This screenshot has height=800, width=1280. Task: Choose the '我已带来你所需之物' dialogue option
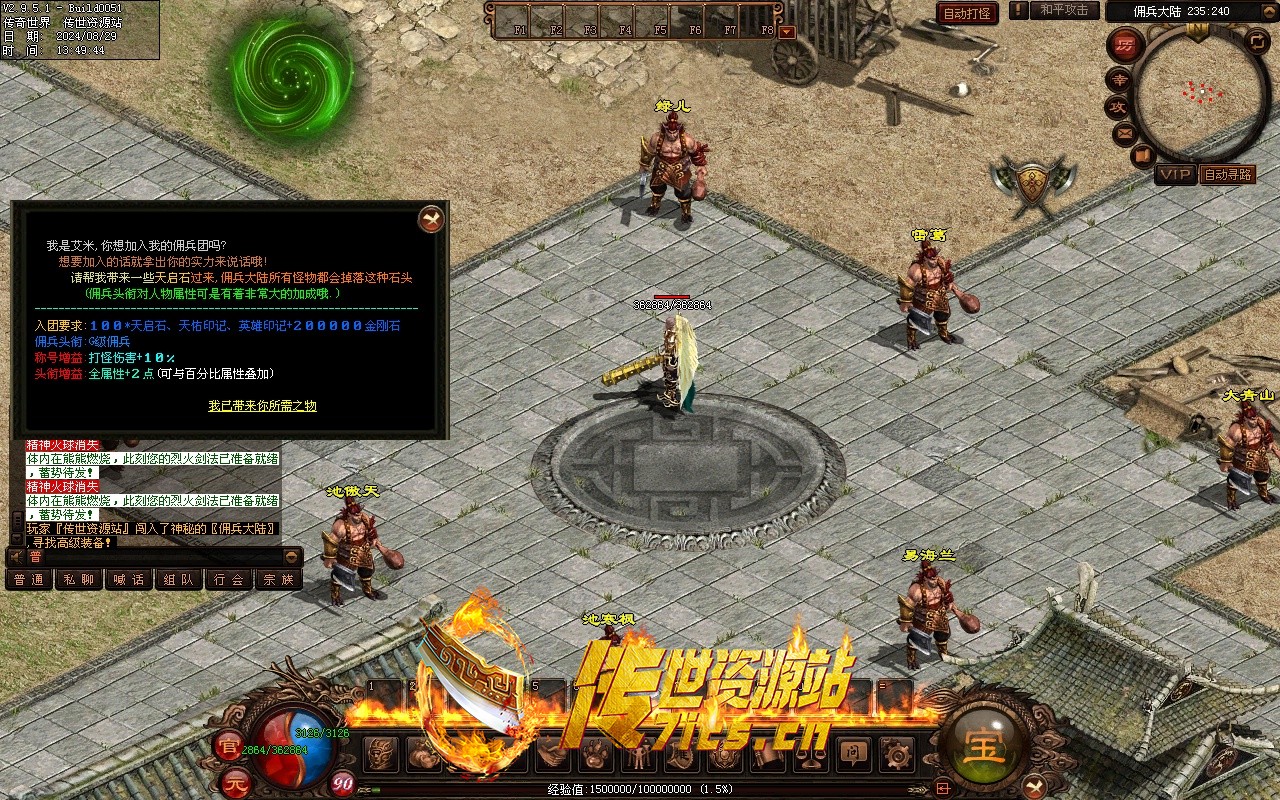pos(262,405)
